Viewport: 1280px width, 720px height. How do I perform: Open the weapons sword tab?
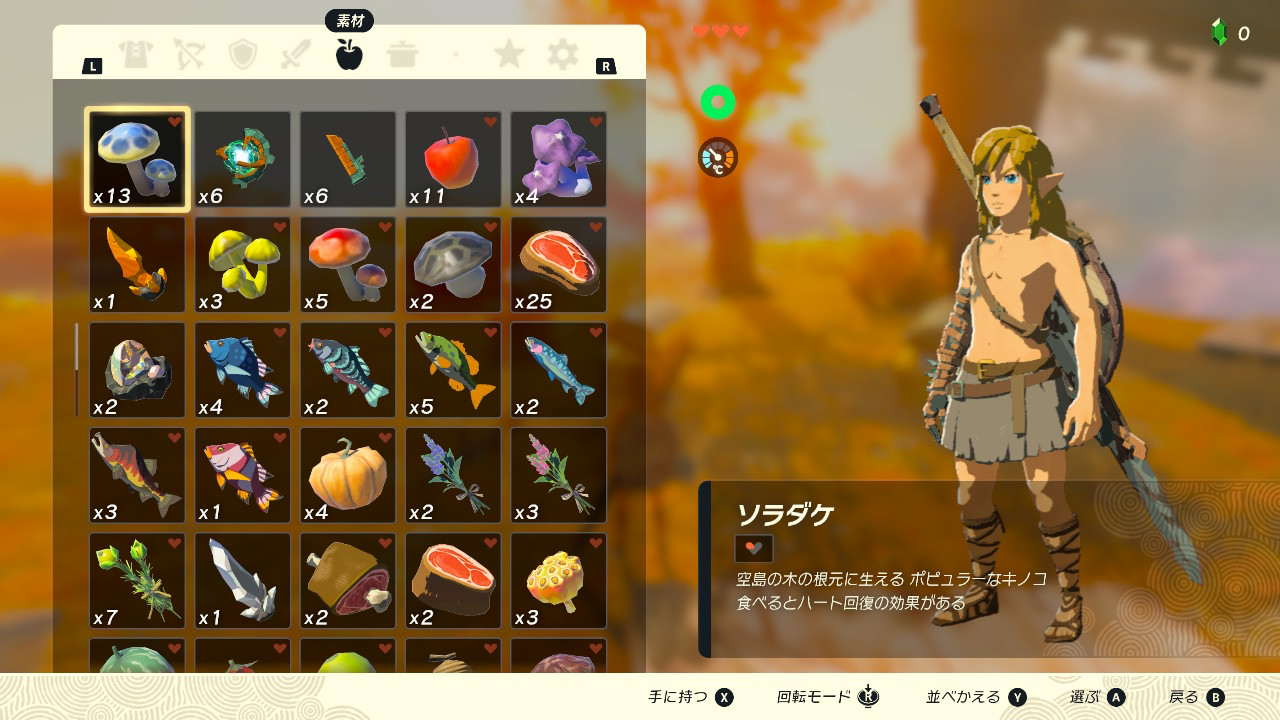point(296,54)
